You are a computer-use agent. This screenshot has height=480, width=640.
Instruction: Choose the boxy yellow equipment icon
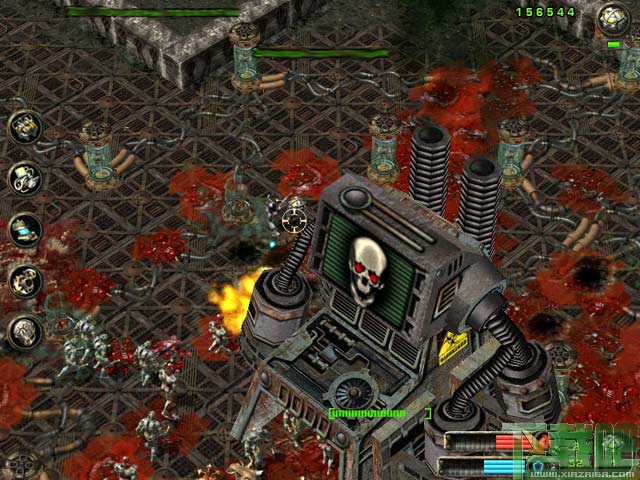point(23,126)
